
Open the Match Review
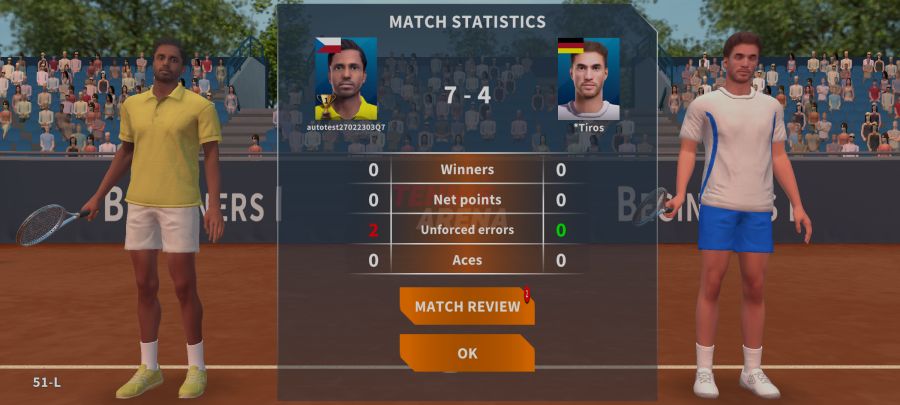tap(467, 306)
